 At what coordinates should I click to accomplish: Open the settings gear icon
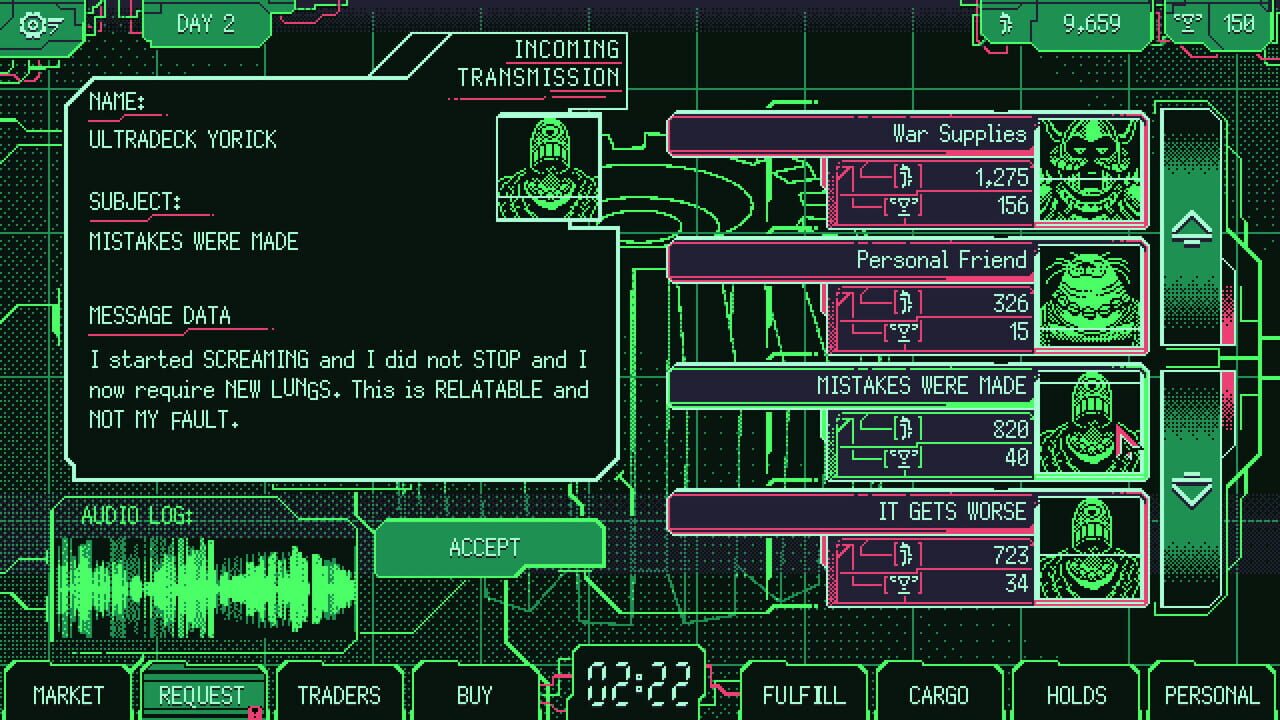35,25
